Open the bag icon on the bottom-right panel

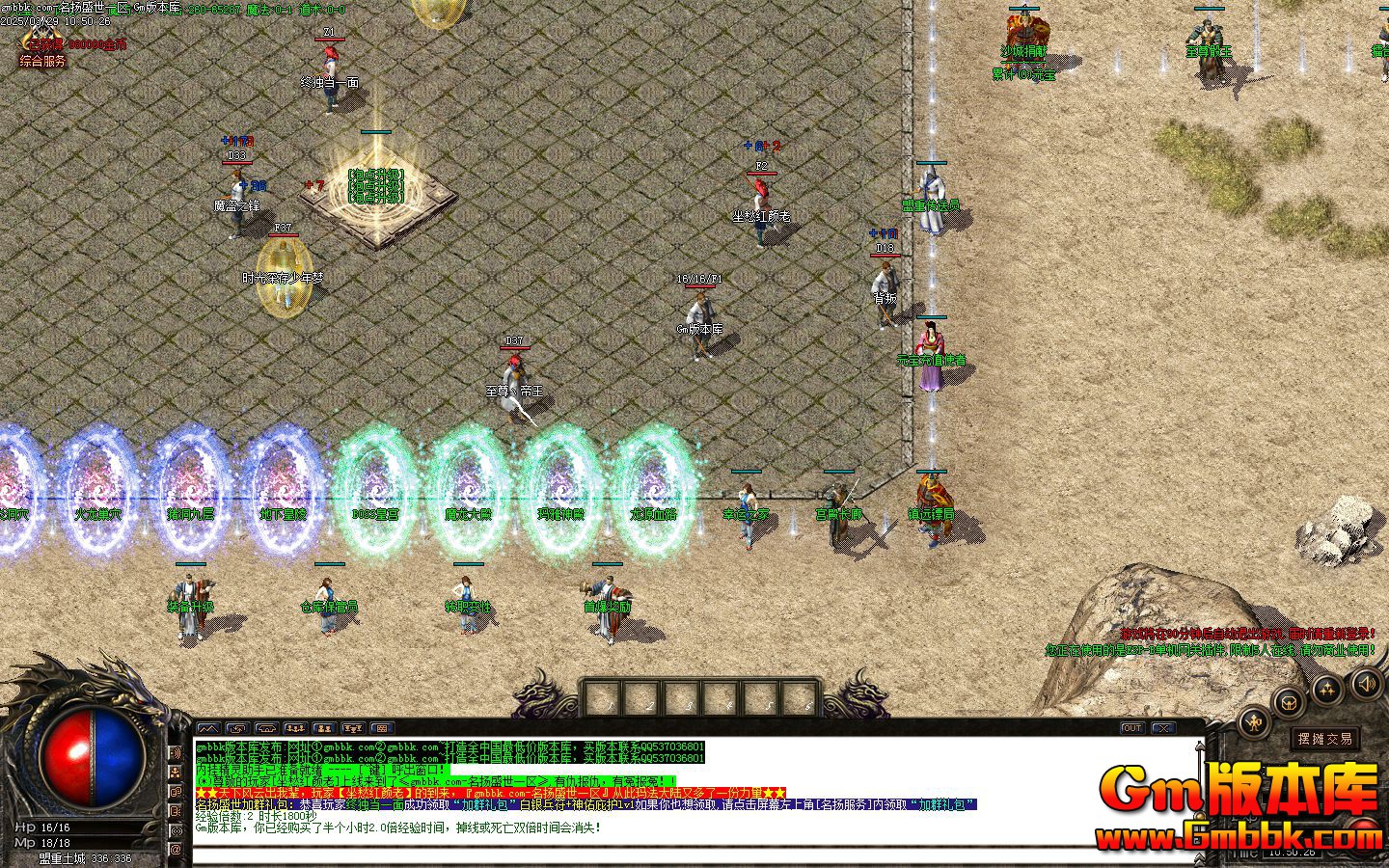1287,703
